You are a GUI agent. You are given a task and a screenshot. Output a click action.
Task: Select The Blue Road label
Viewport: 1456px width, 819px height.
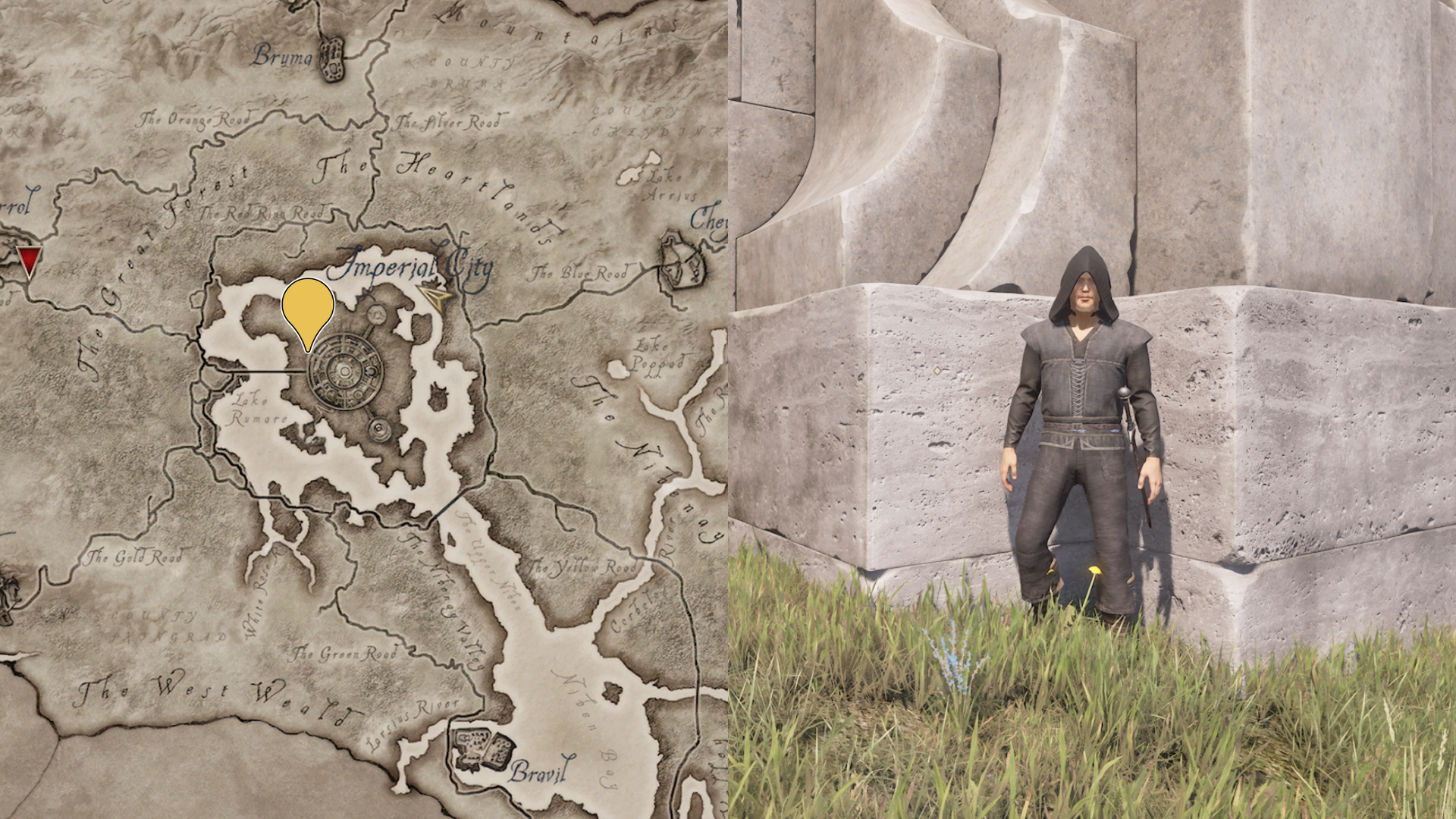click(x=580, y=270)
